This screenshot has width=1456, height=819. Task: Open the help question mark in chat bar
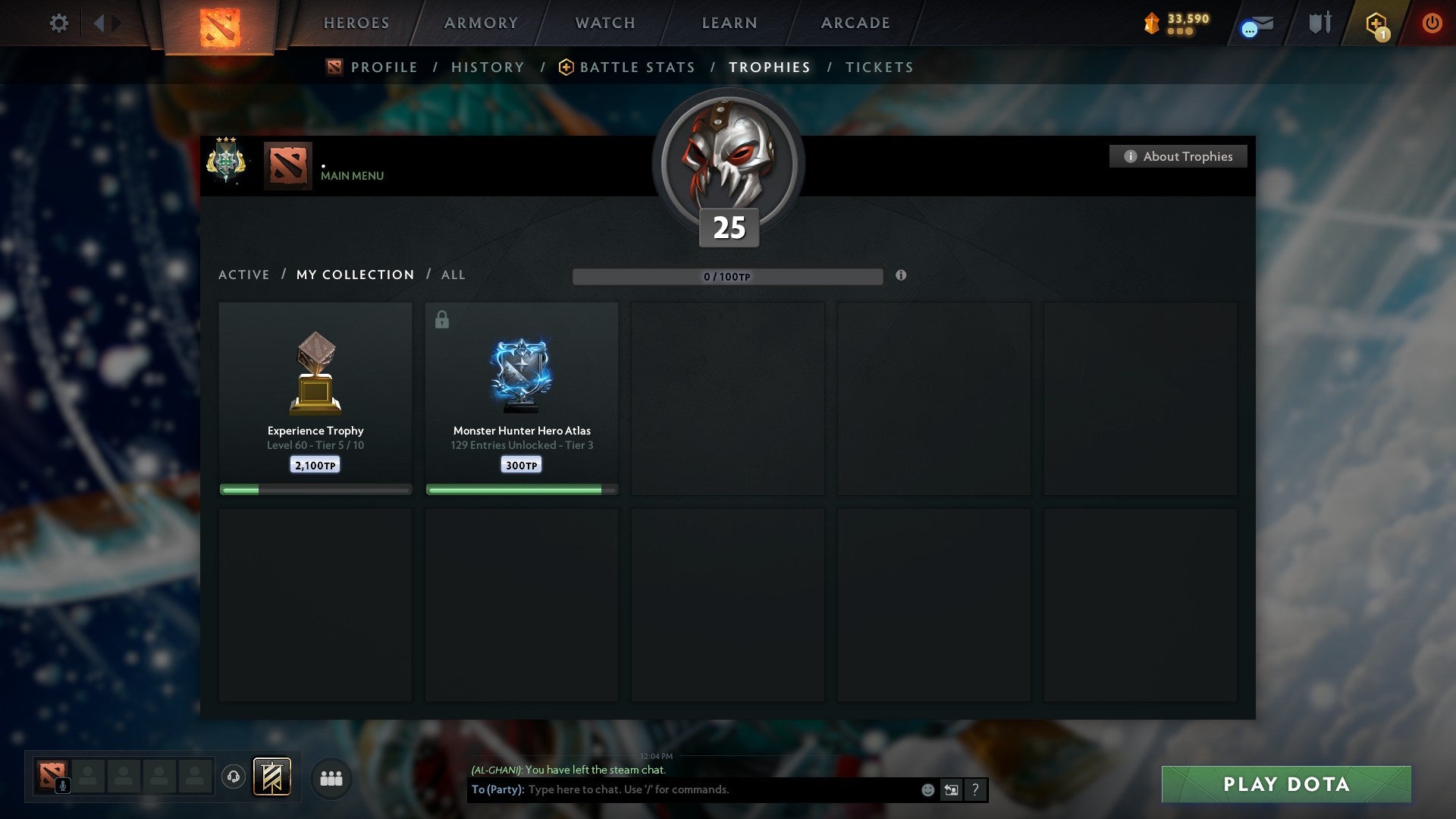pos(975,789)
